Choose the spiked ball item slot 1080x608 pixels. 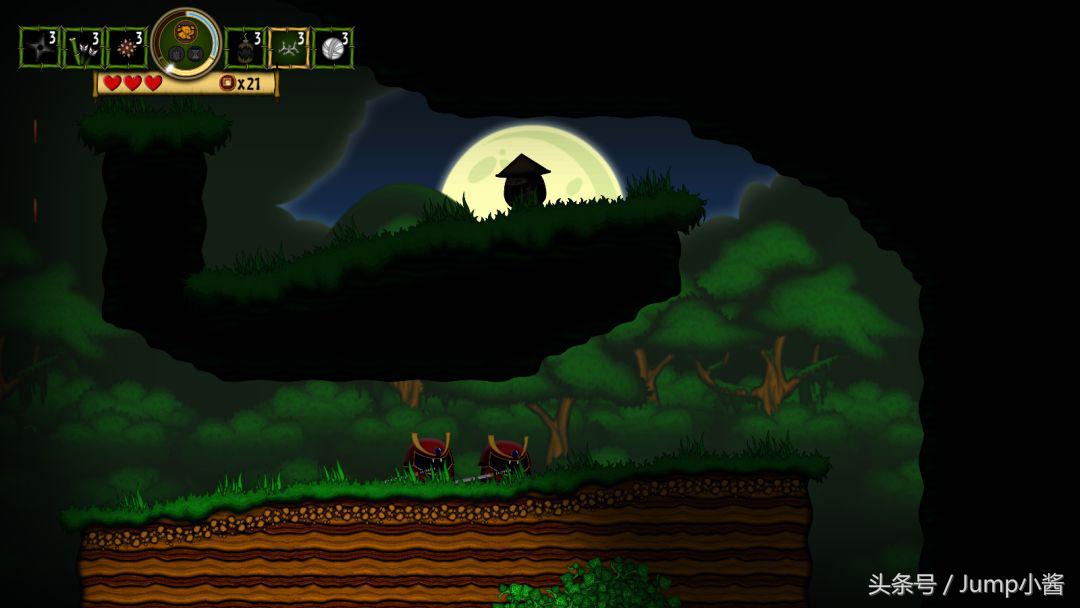coord(127,48)
